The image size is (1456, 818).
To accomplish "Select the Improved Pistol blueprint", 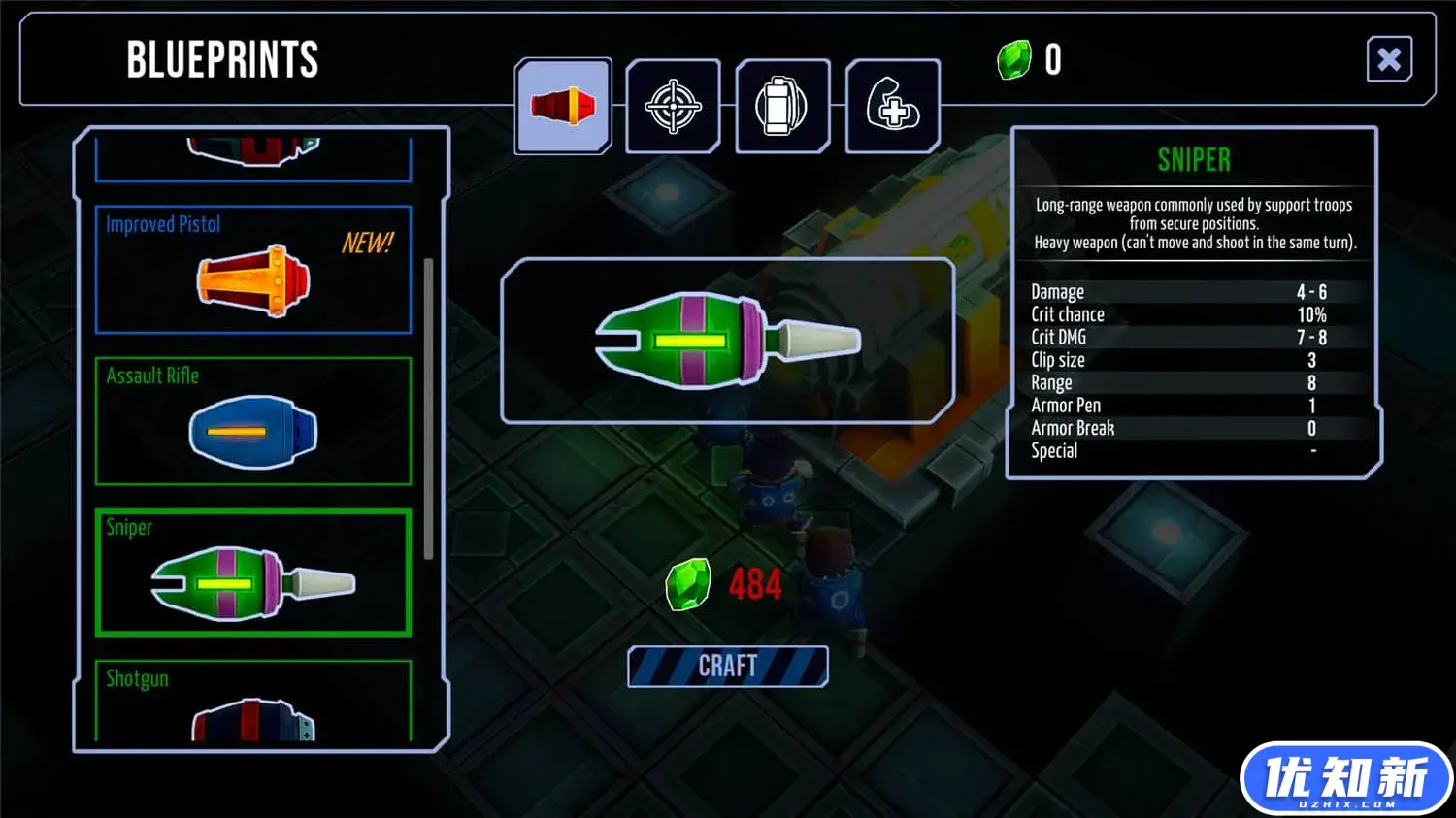I will pyautogui.click(x=253, y=270).
